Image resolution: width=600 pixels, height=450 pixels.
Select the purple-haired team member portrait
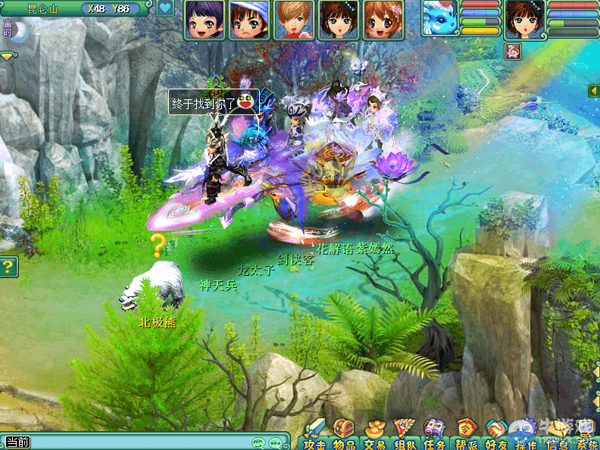click(x=203, y=19)
